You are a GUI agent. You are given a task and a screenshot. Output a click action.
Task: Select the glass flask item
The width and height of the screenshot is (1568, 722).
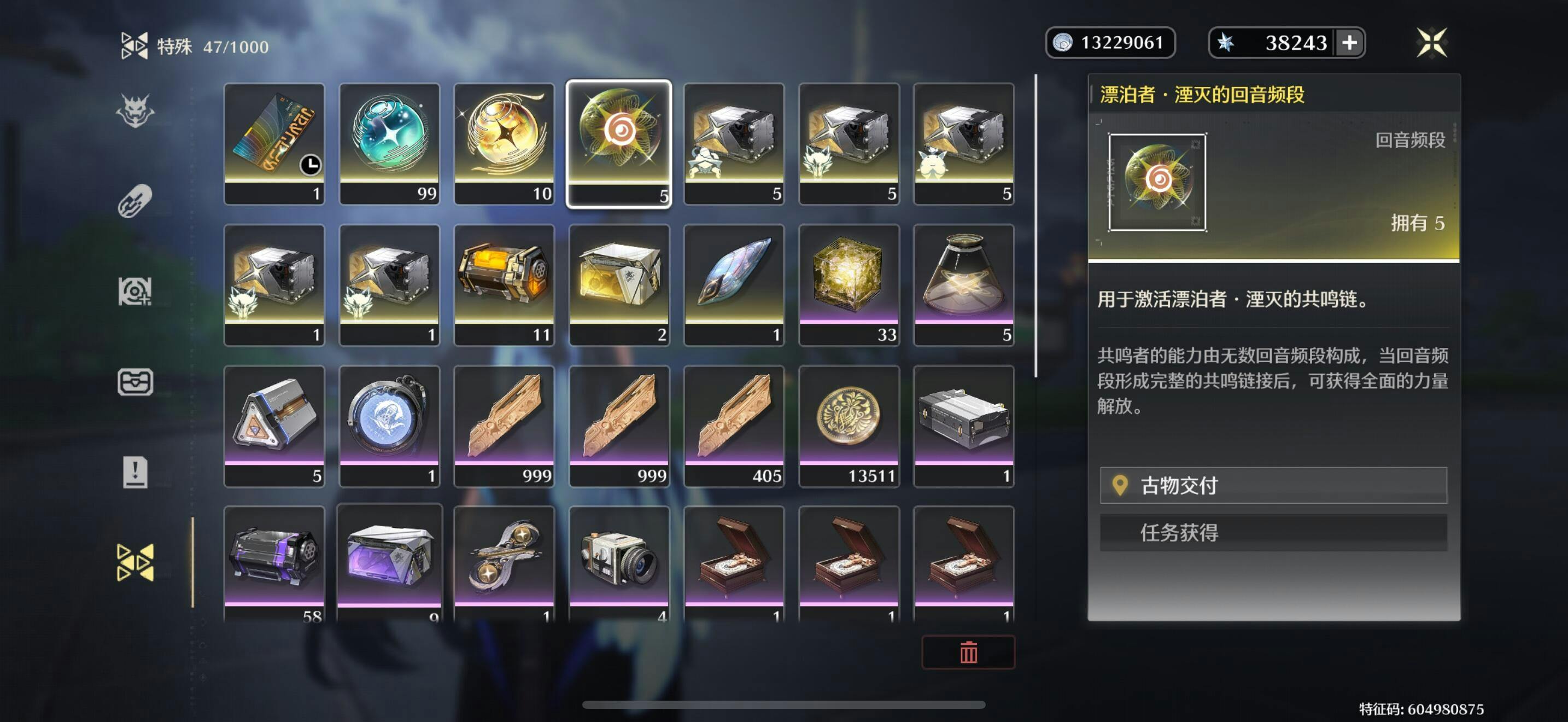(x=963, y=285)
